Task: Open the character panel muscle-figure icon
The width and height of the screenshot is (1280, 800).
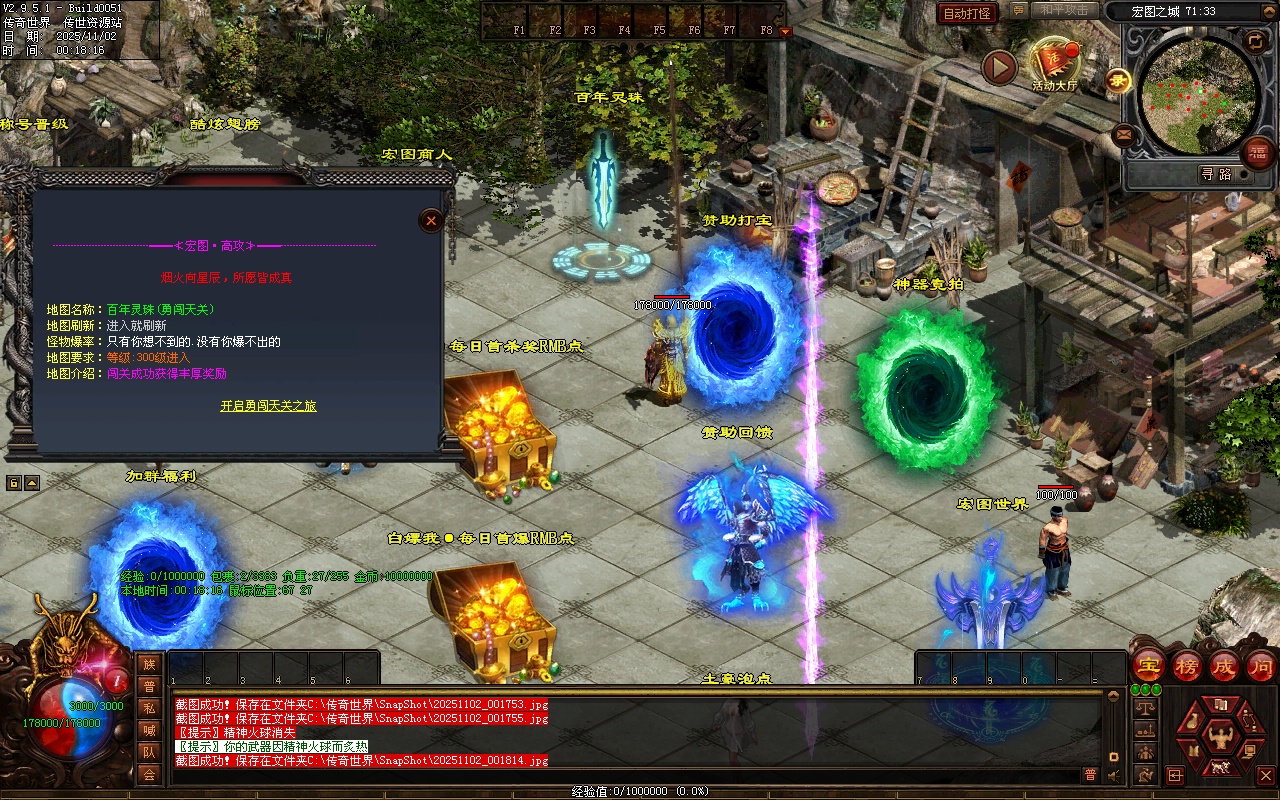Action: pos(1221,739)
